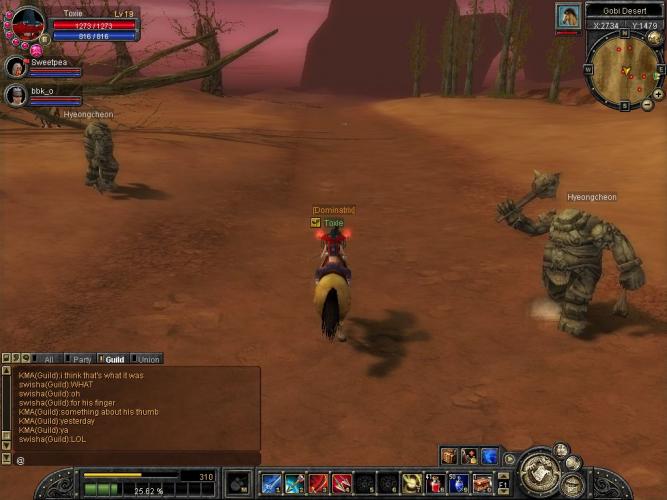Open the Union chat tab
The image size is (667, 500).
click(x=148, y=359)
